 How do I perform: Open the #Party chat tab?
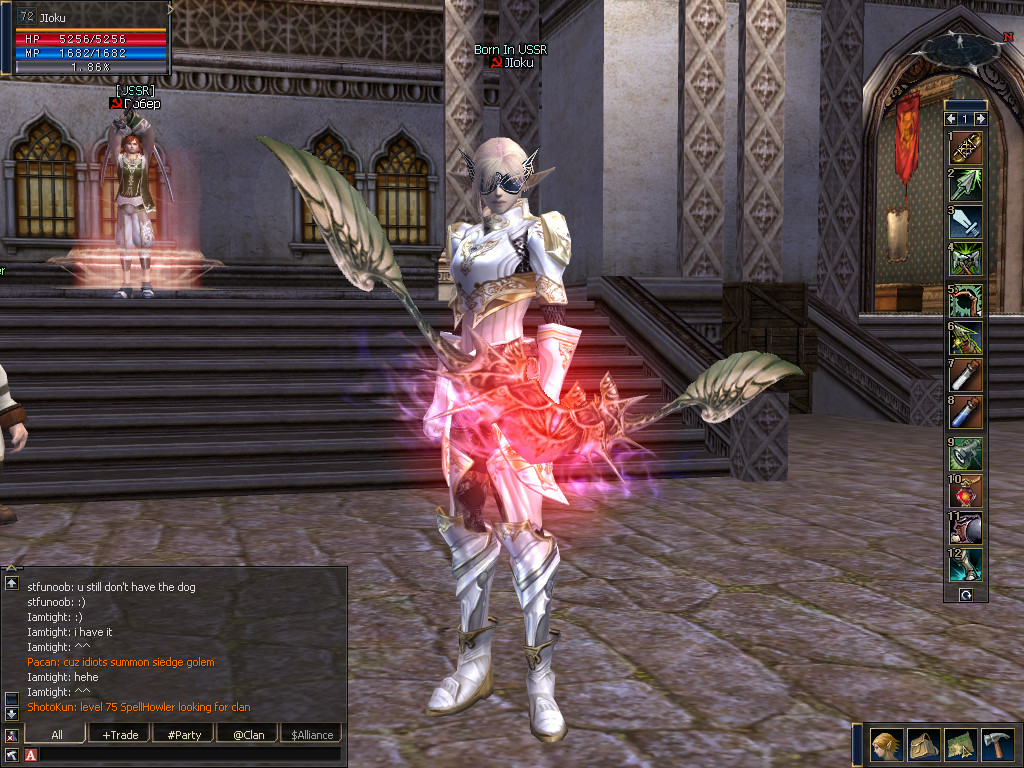coord(184,735)
